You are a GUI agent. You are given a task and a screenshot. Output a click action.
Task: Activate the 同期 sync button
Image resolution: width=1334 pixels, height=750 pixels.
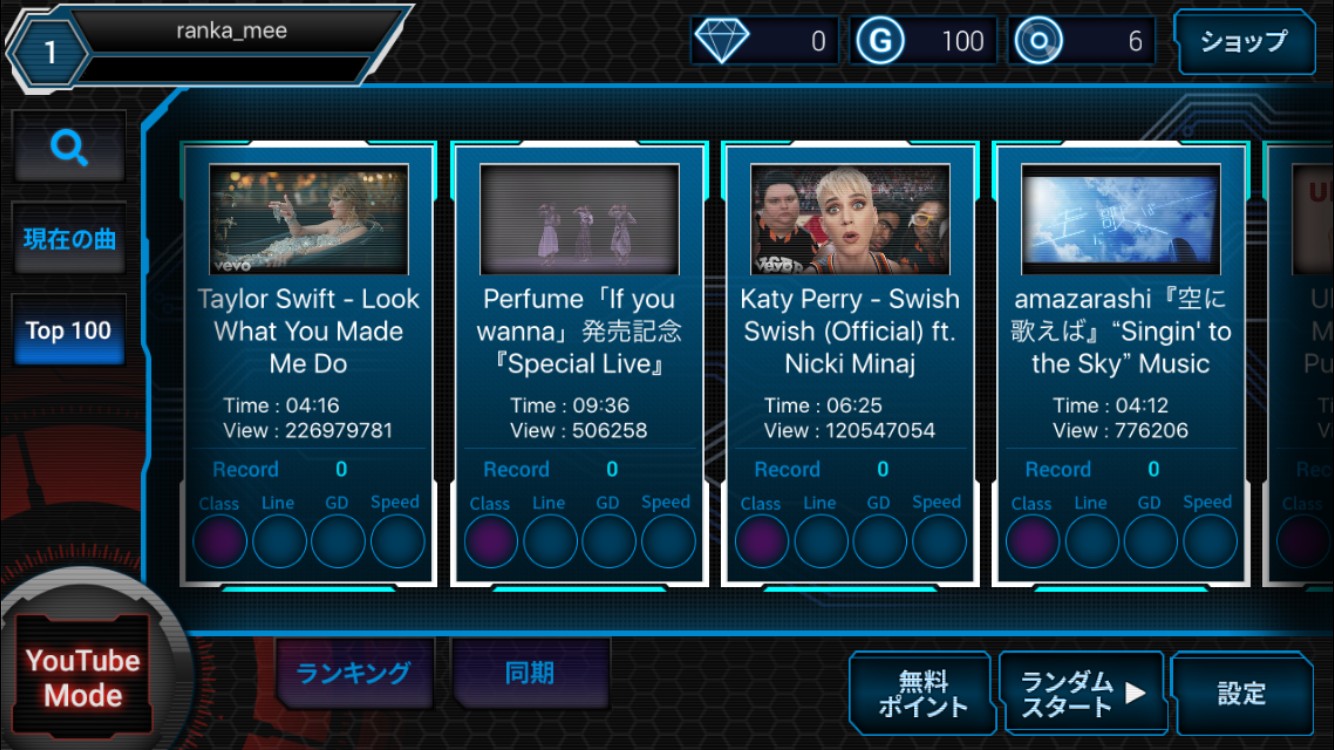point(530,673)
